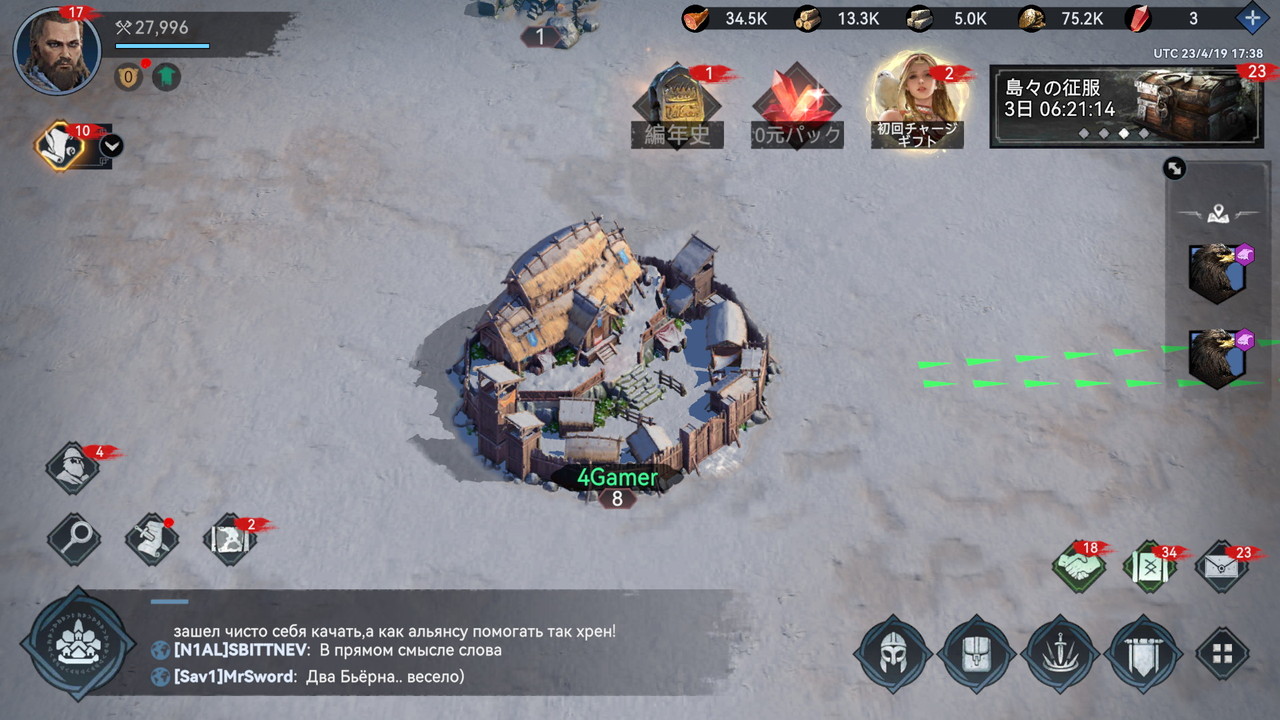Open the banner flag menu

click(1143, 654)
